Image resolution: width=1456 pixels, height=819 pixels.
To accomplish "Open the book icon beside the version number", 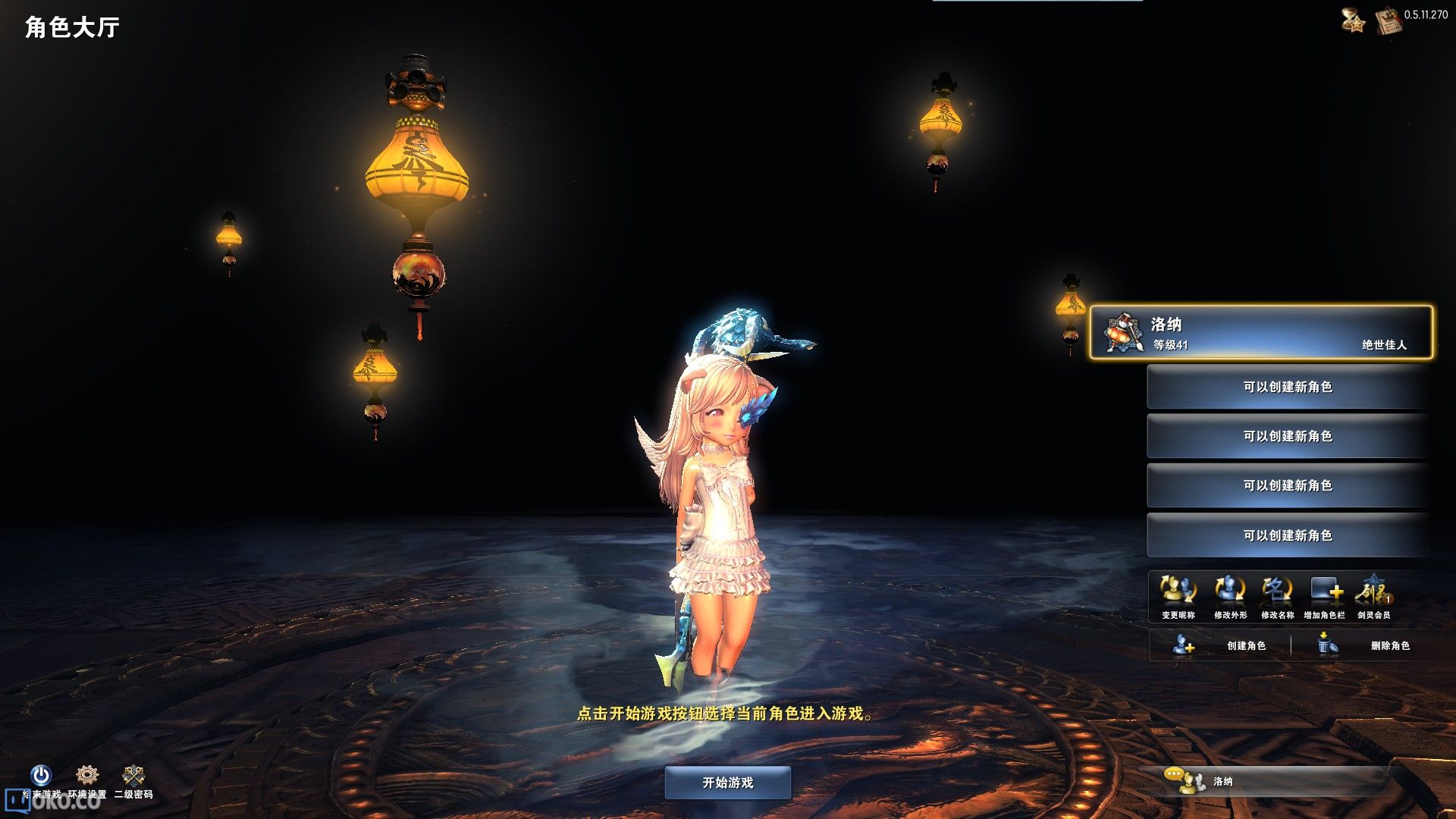I will click(x=1388, y=20).
